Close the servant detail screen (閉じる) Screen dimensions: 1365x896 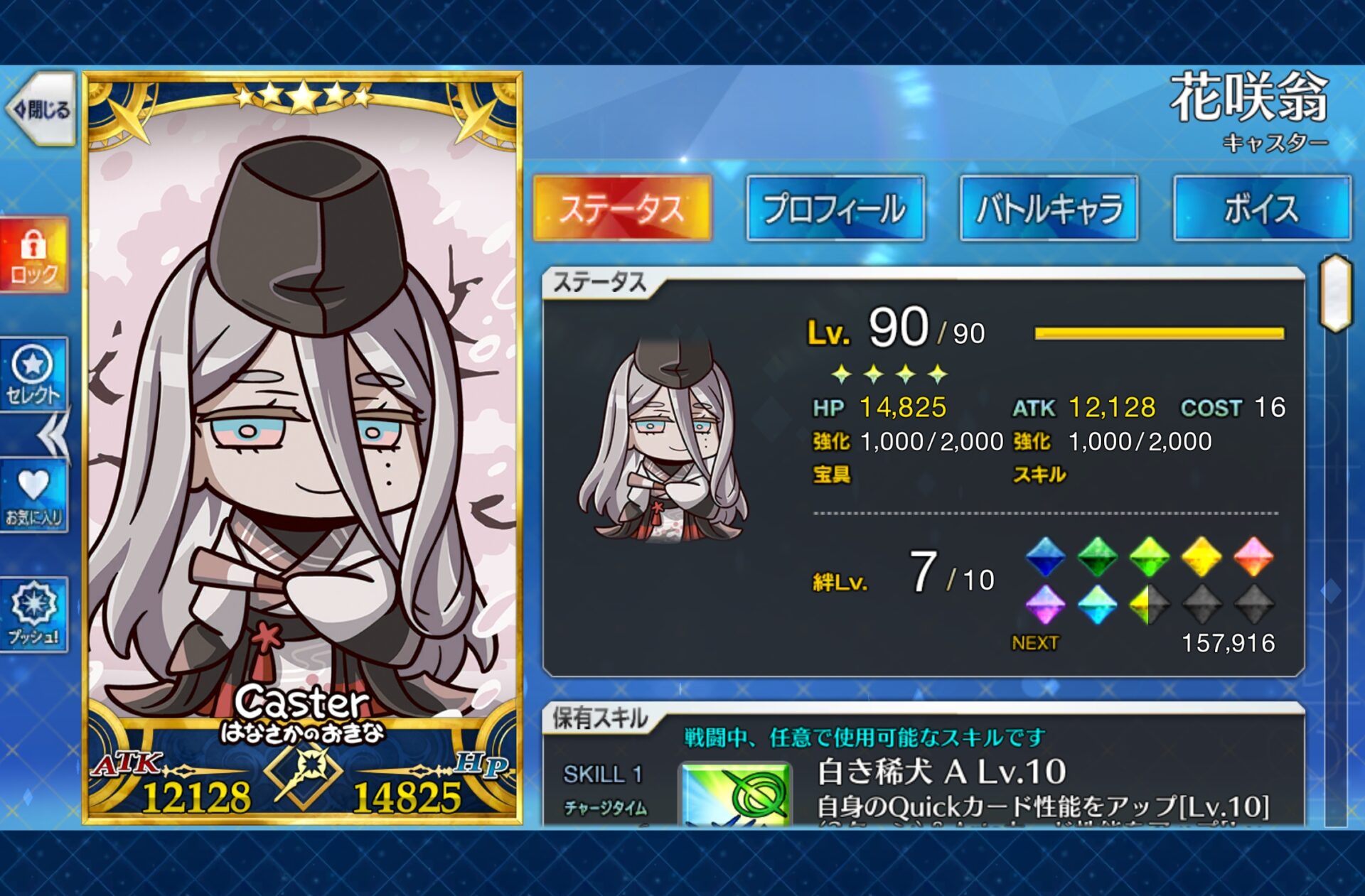pos(41,109)
